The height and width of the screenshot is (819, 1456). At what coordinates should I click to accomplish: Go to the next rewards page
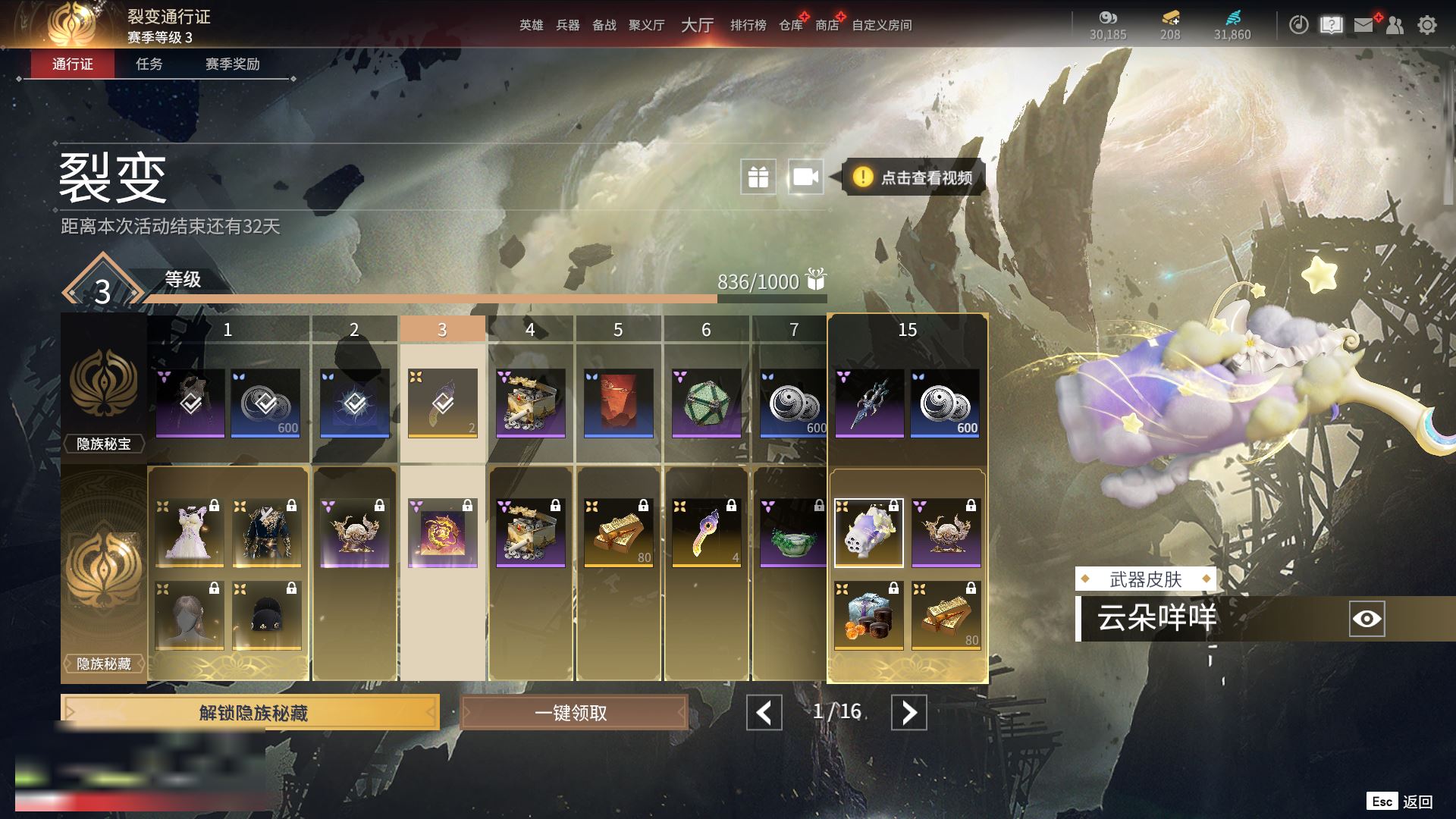coord(908,713)
